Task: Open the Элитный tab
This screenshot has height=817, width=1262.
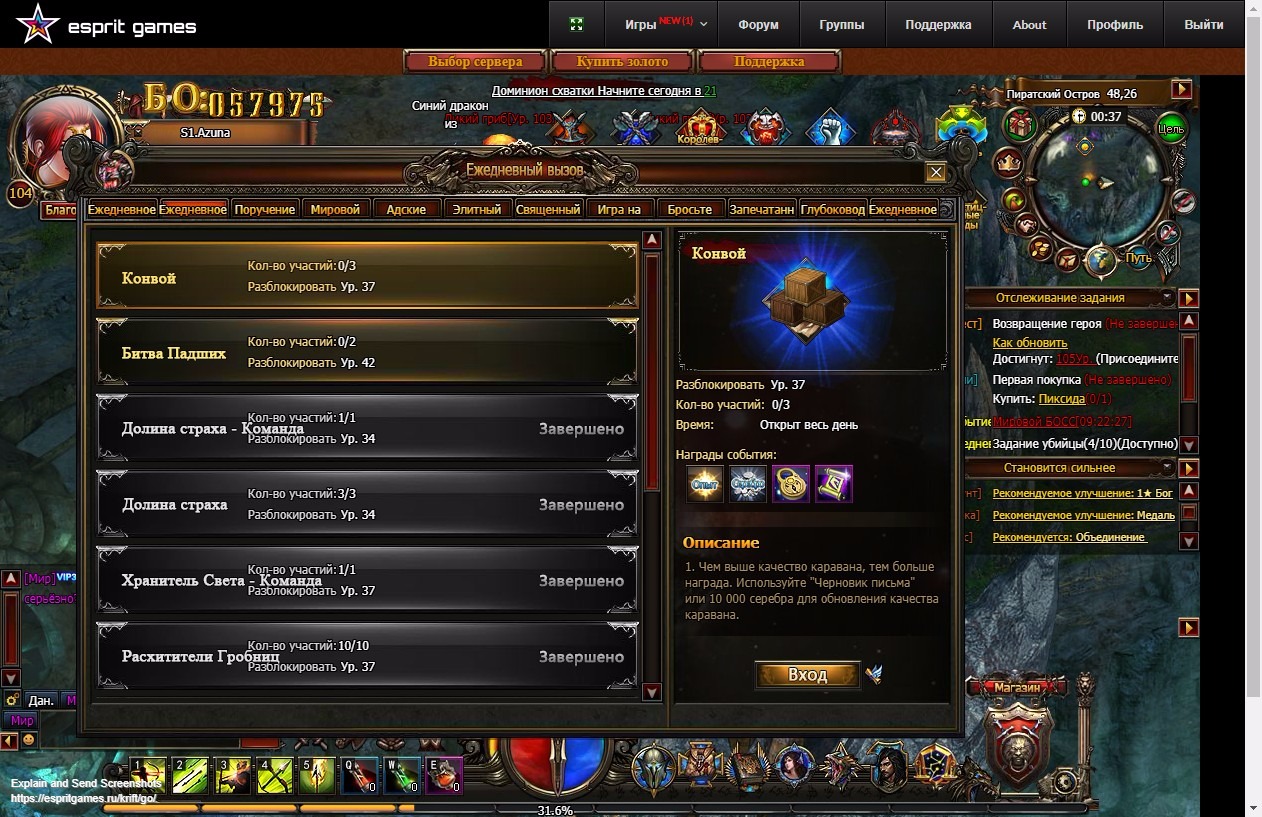Action: (477, 209)
